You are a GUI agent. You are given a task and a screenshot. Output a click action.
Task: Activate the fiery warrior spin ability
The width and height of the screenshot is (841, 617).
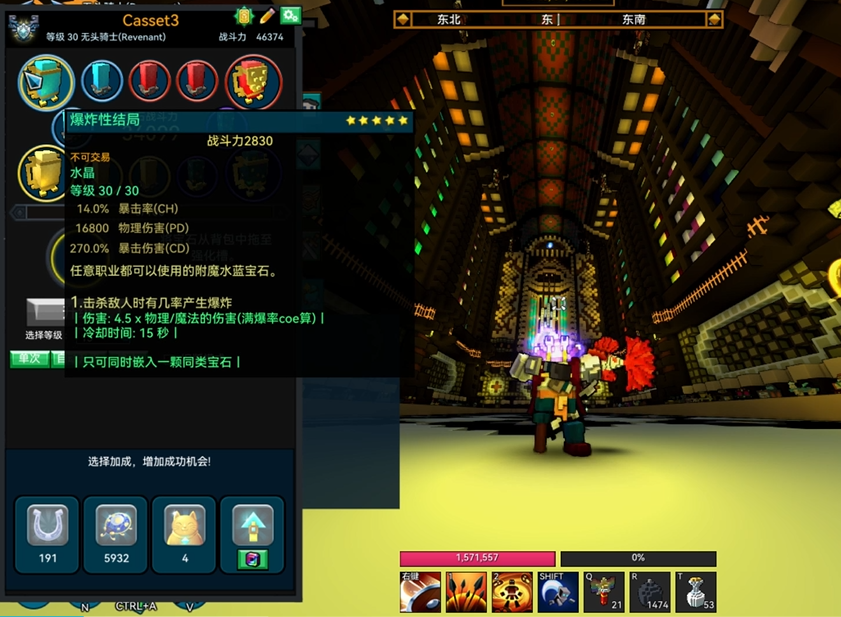click(x=512, y=592)
